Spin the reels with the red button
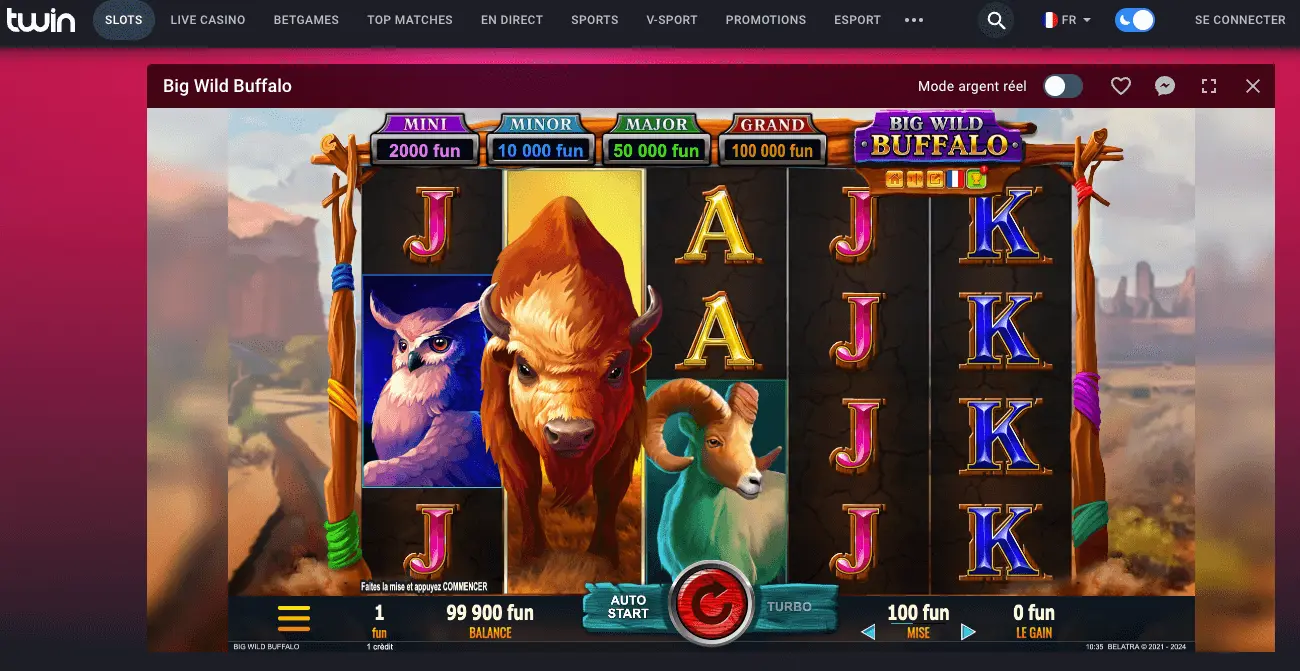 click(710, 605)
